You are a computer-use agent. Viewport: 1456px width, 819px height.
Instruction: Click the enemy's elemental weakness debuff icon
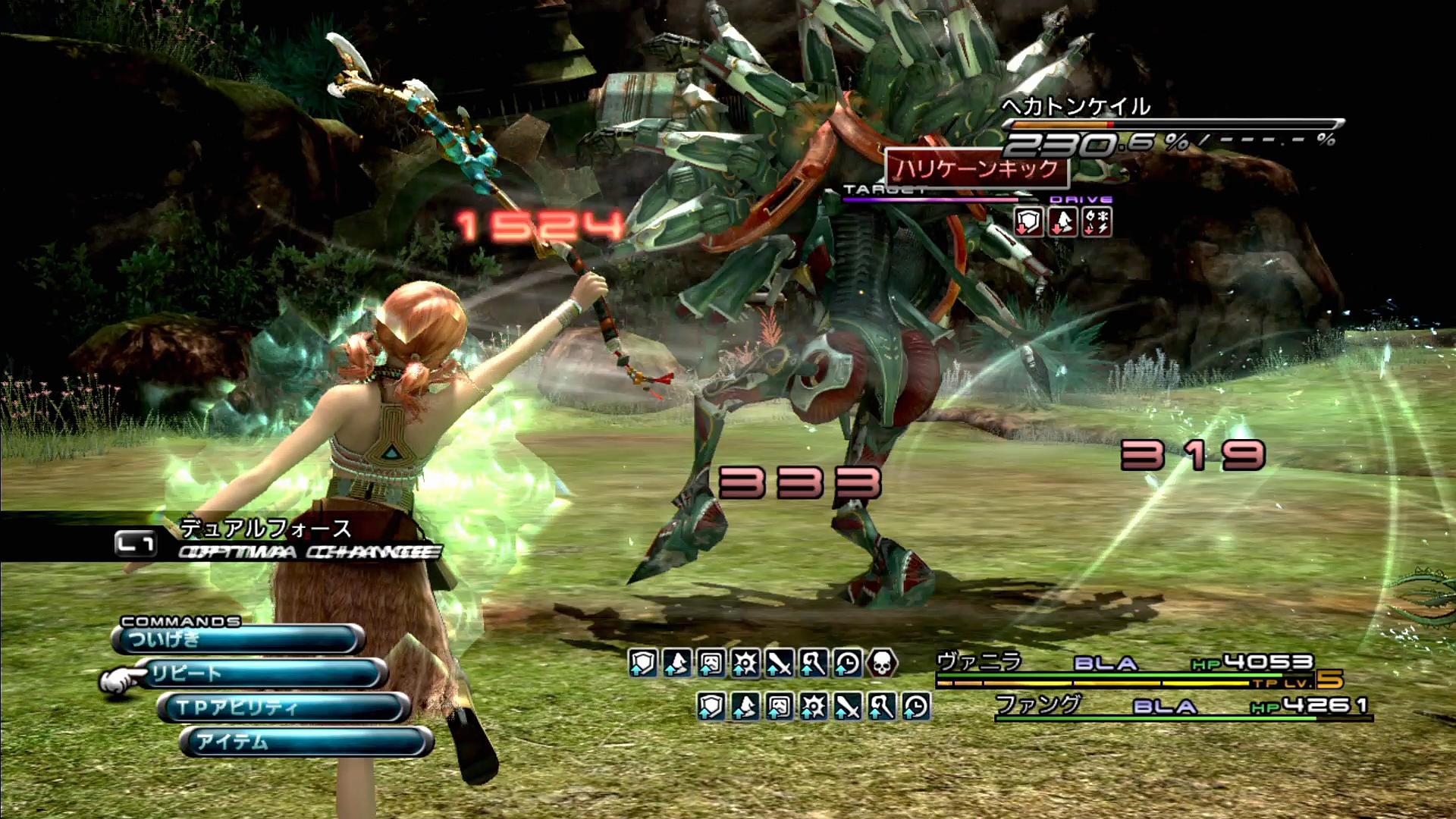point(1097,222)
